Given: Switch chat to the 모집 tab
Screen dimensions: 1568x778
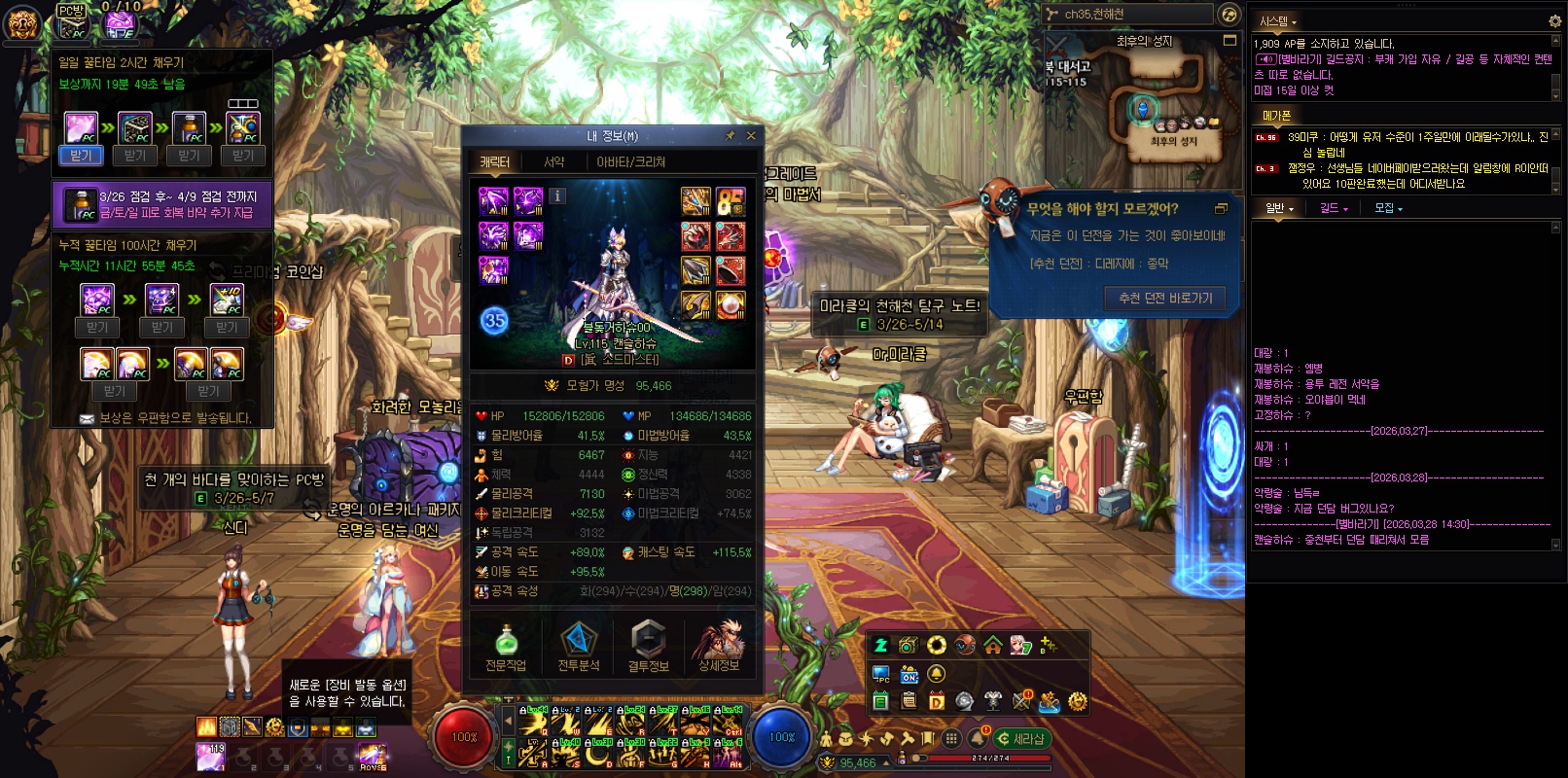Looking at the screenshot, I should click(1387, 208).
